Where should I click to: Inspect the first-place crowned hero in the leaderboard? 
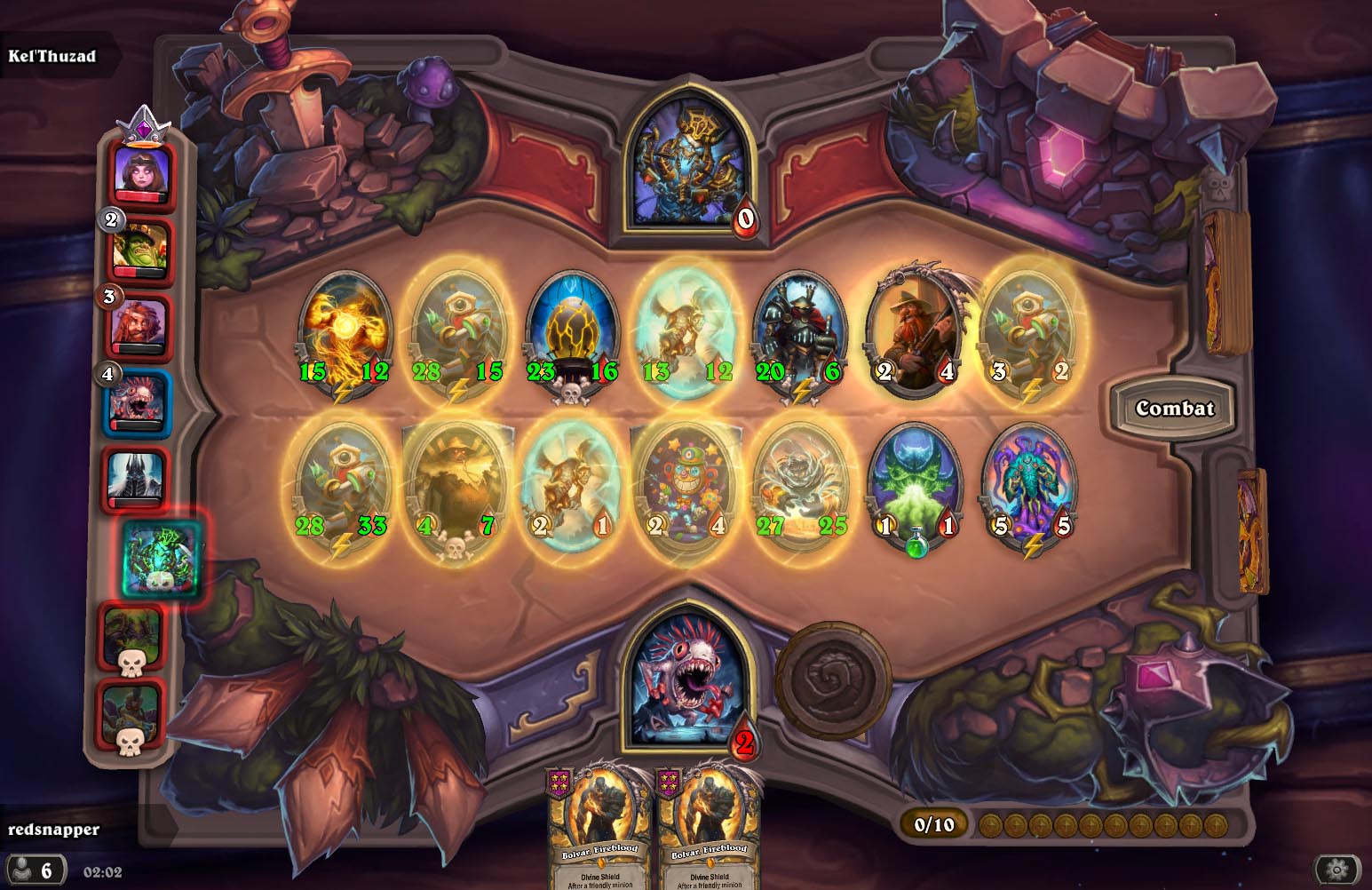pyautogui.click(x=142, y=172)
